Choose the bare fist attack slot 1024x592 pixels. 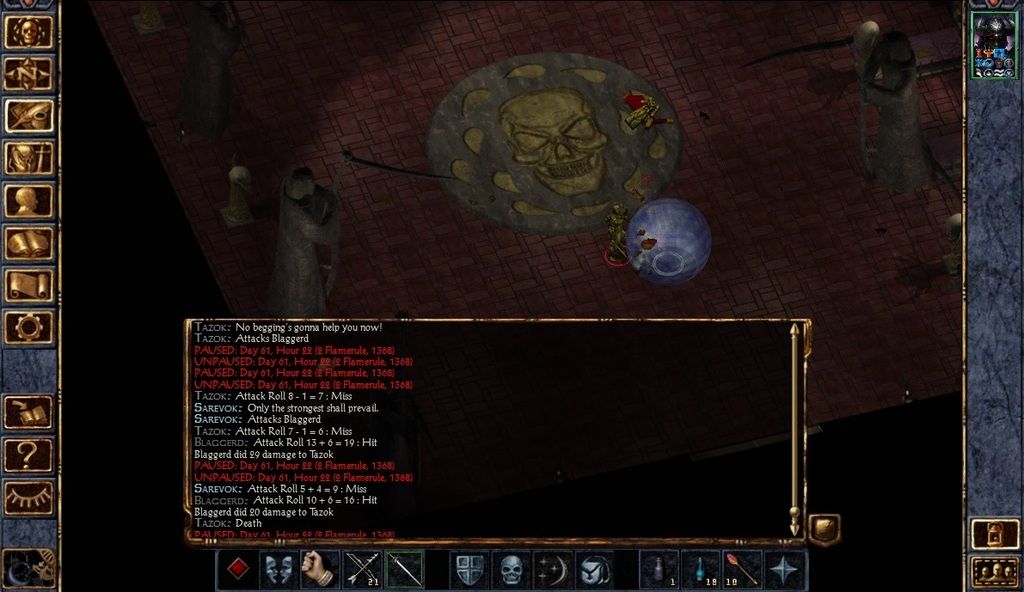coord(321,570)
